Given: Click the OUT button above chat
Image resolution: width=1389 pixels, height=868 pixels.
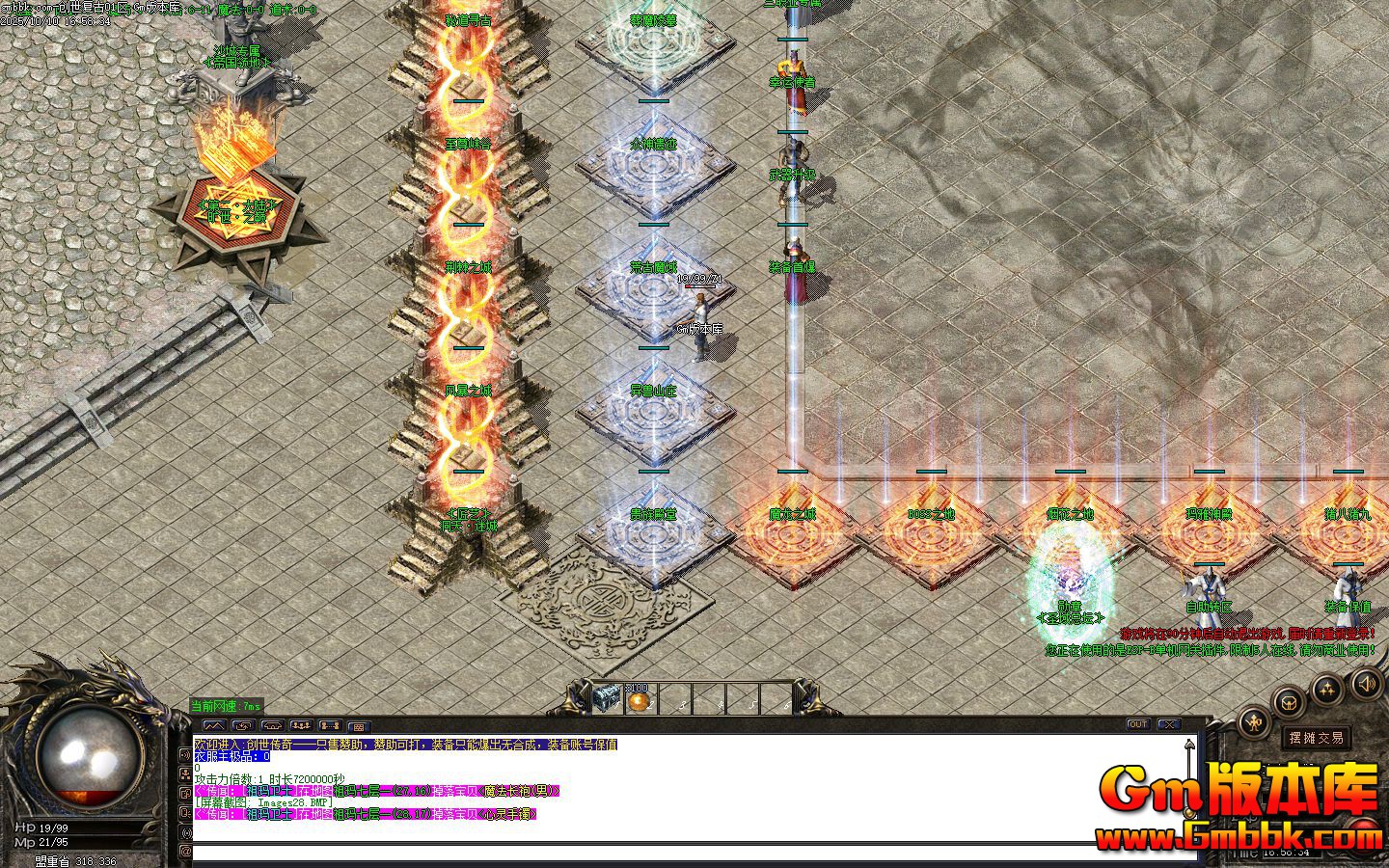Looking at the screenshot, I should (1138, 724).
